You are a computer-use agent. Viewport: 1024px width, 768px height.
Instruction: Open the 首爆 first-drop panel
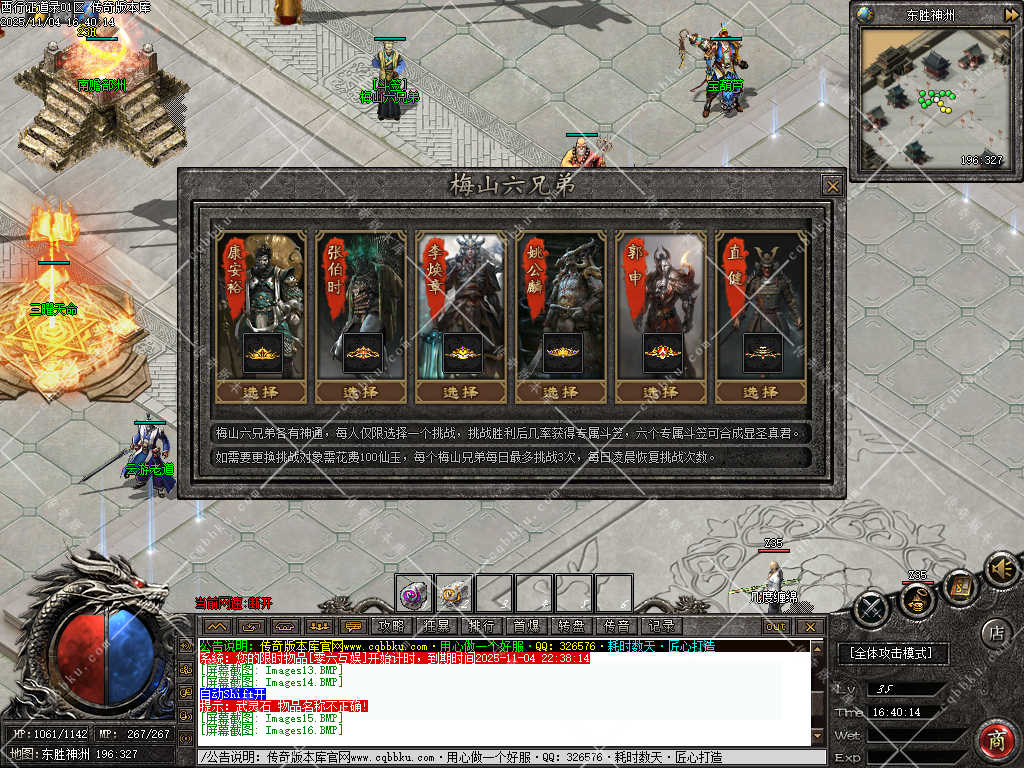pos(526,627)
